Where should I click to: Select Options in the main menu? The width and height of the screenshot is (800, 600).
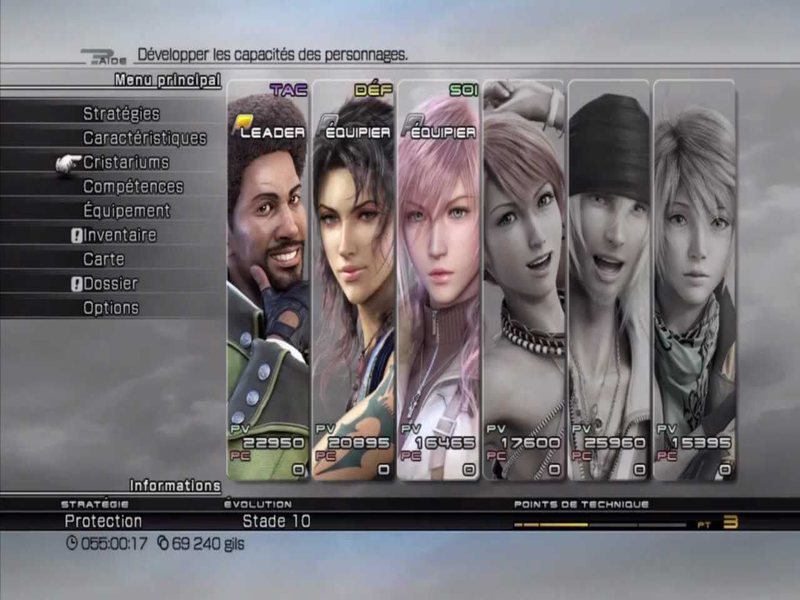coord(110,308)
